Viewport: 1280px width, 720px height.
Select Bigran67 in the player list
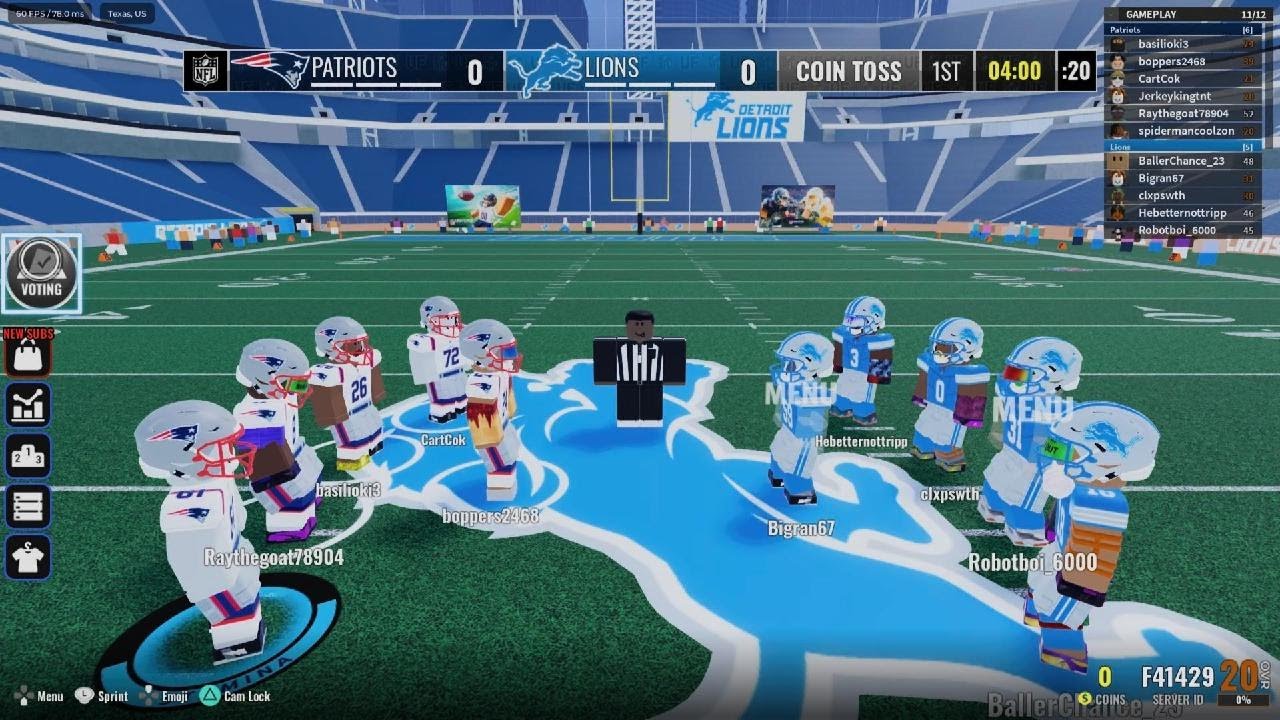(1161, 178)
